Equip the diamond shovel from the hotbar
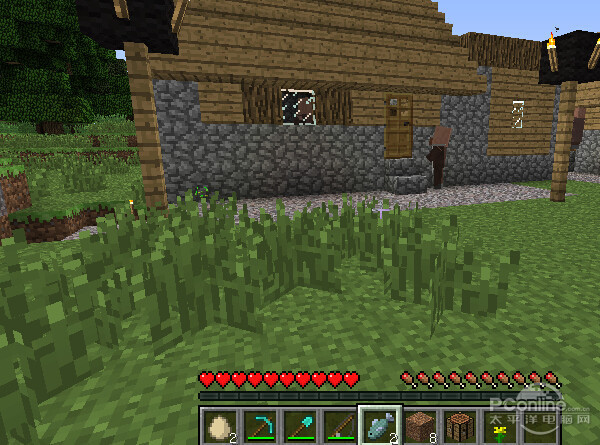 pyautogui.click(x=301, y=426)
